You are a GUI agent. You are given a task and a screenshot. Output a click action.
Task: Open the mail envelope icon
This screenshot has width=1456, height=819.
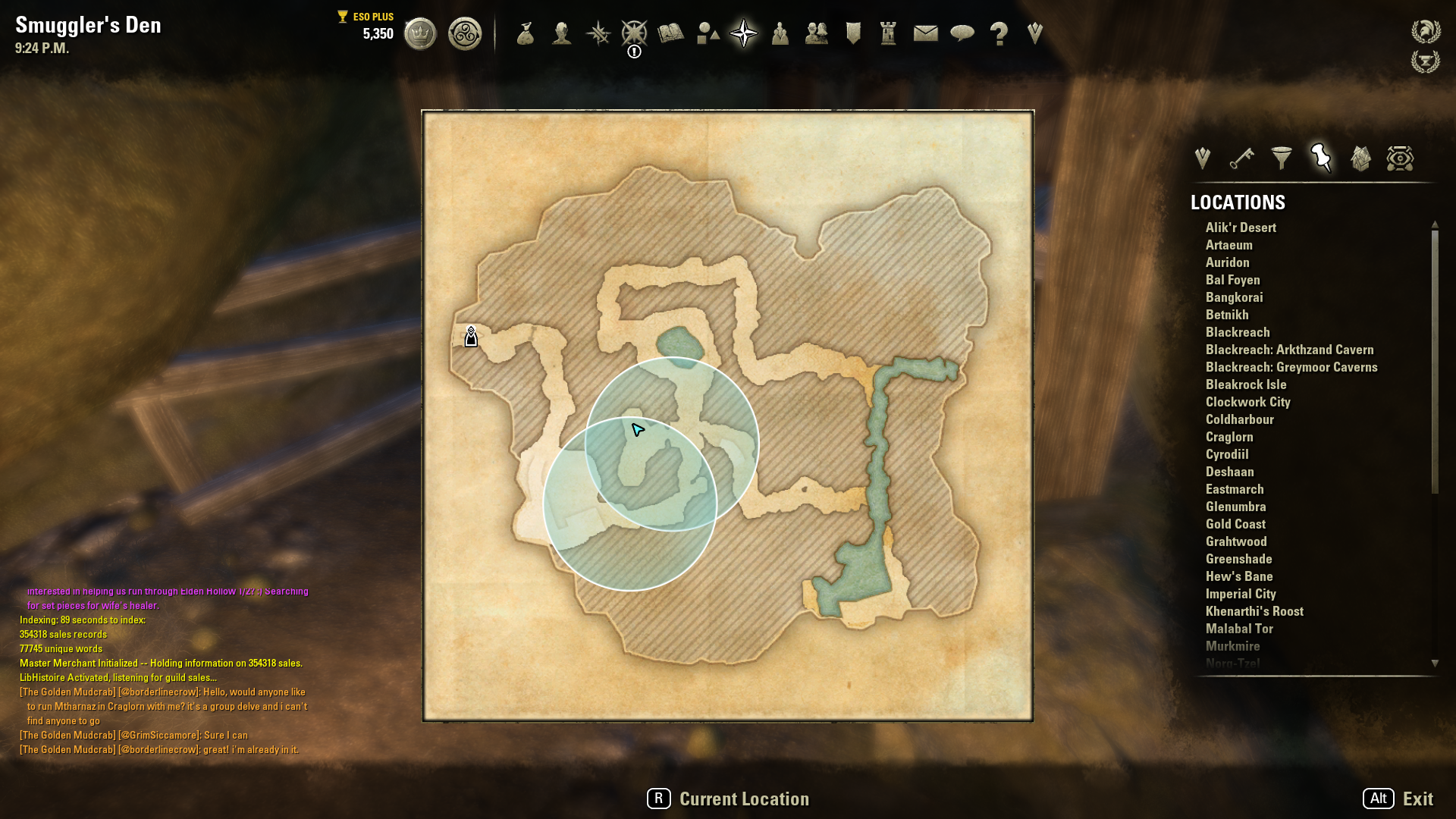925,33
